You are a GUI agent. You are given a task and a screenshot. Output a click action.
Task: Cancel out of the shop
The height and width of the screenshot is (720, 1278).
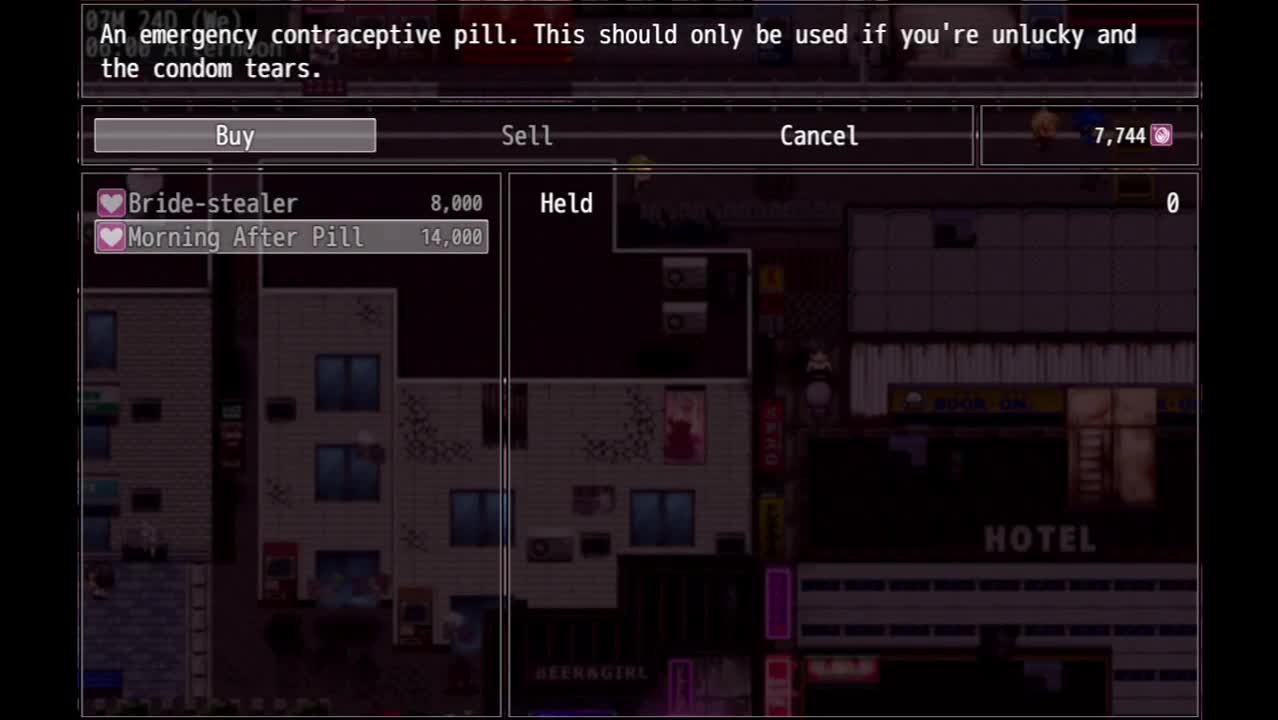coord(818,136)
